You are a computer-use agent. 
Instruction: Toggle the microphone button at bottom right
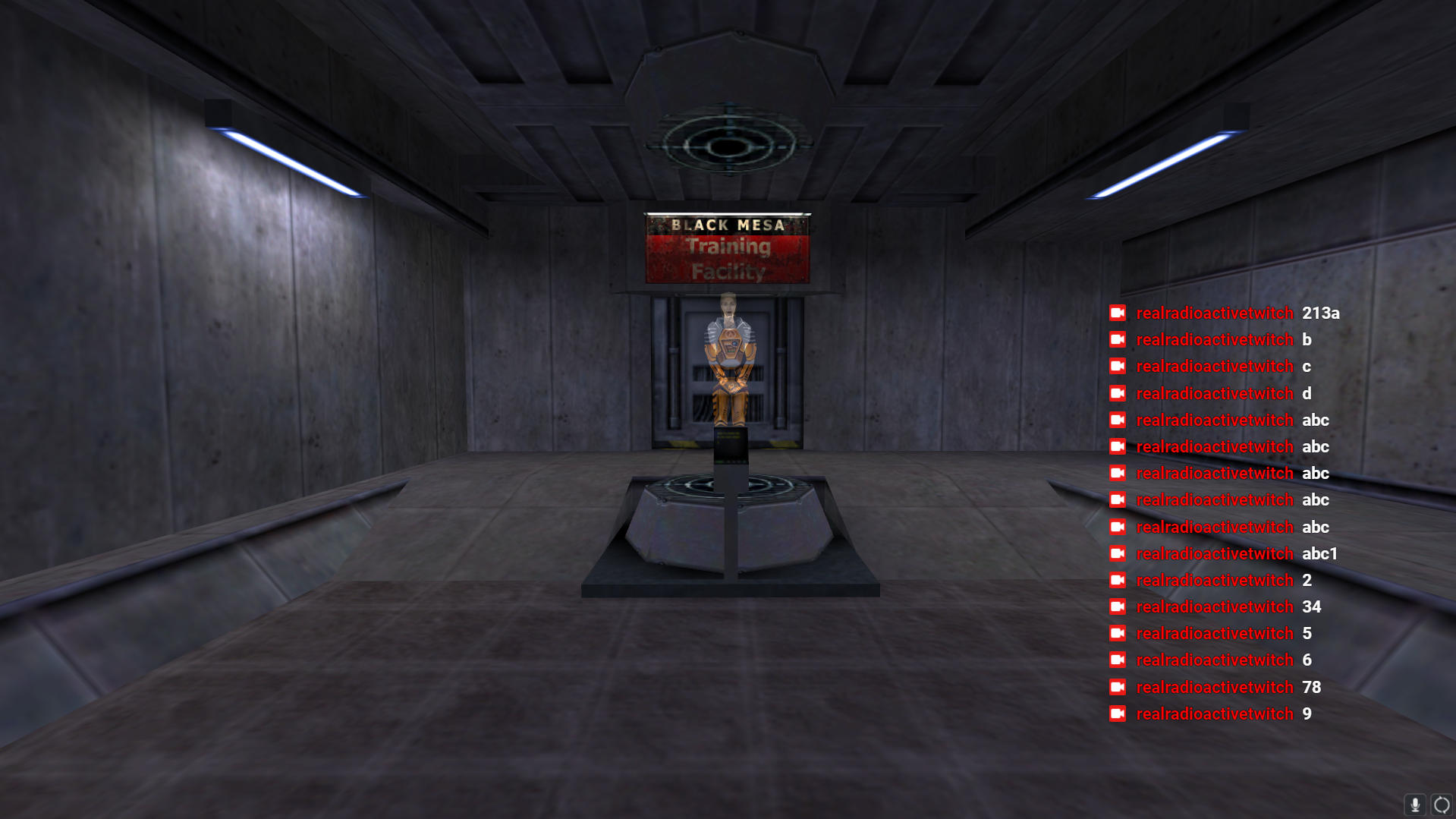1416,805
